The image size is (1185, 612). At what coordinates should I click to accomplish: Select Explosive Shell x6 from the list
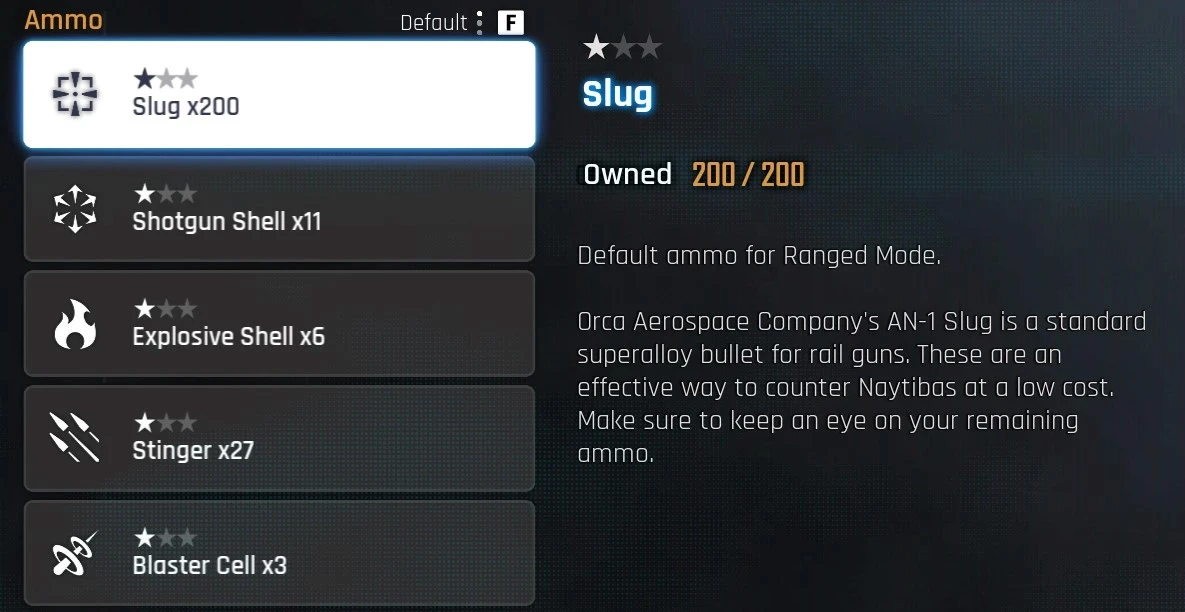[279, 324]
